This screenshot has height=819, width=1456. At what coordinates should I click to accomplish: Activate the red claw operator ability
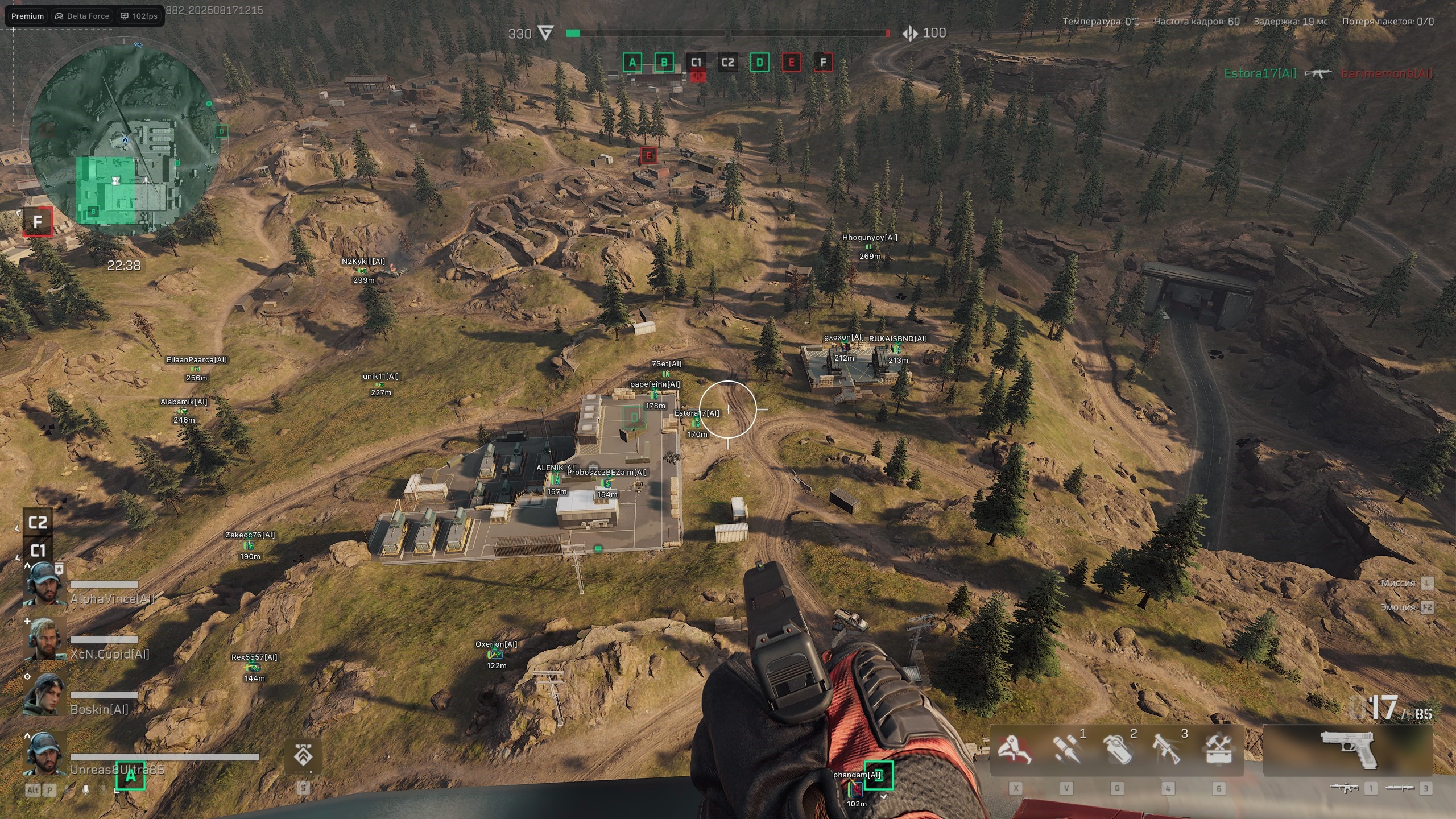[1015, 750]
